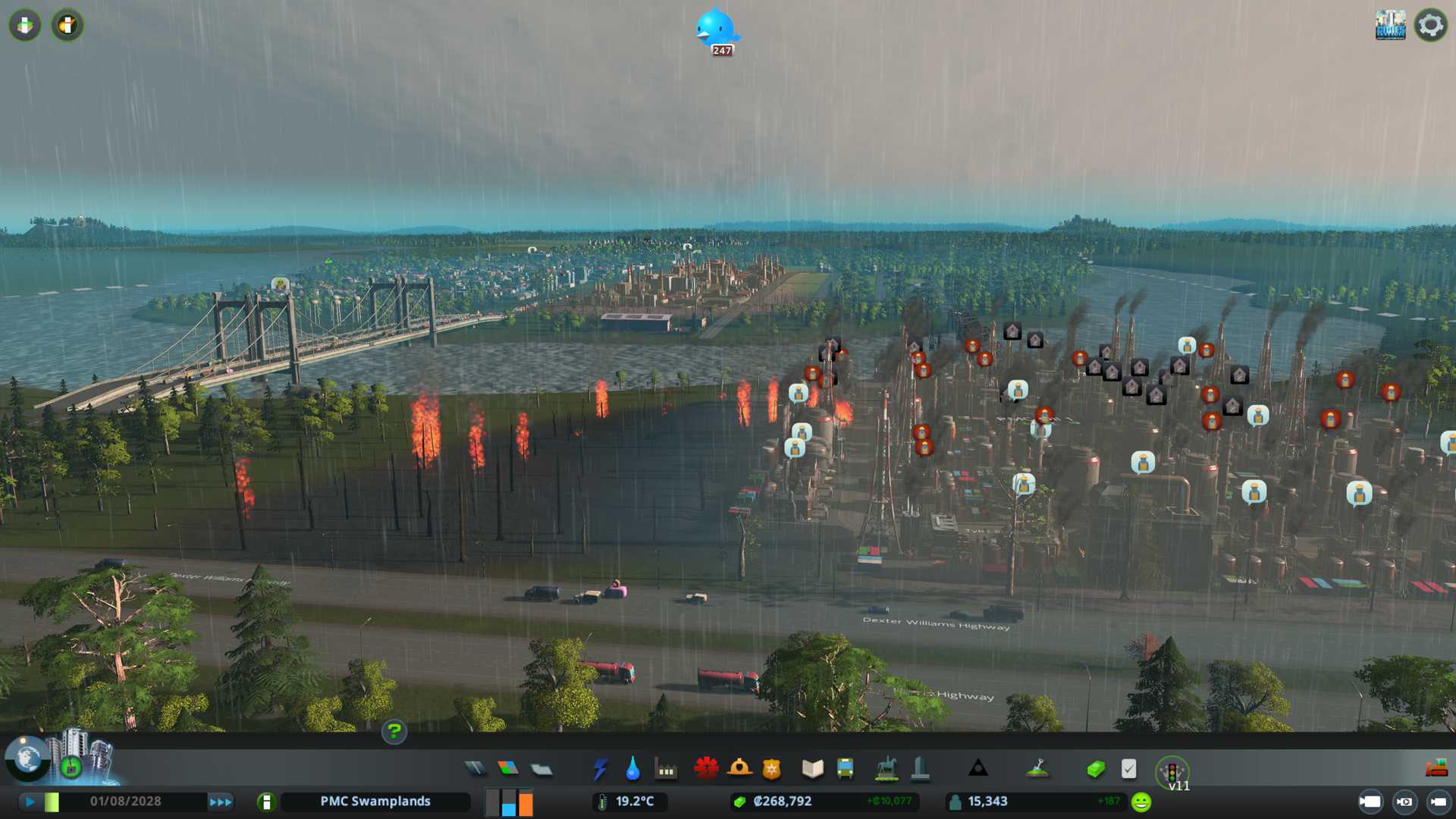This screenshot has height=819, width=1456.
Task: Open the green question mark advisor
Action: 394,731
